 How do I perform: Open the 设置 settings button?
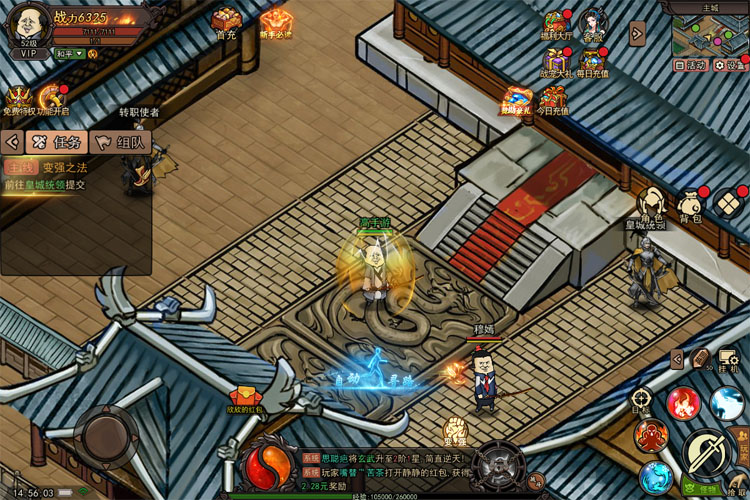[x=731, y=65]
